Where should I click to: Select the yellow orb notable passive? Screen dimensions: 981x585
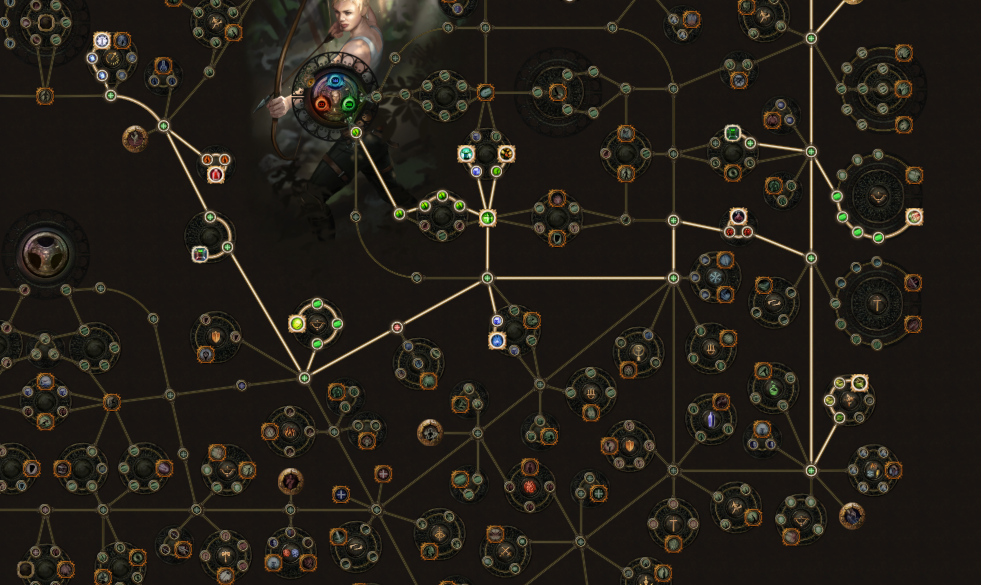(x=297, y=323)
